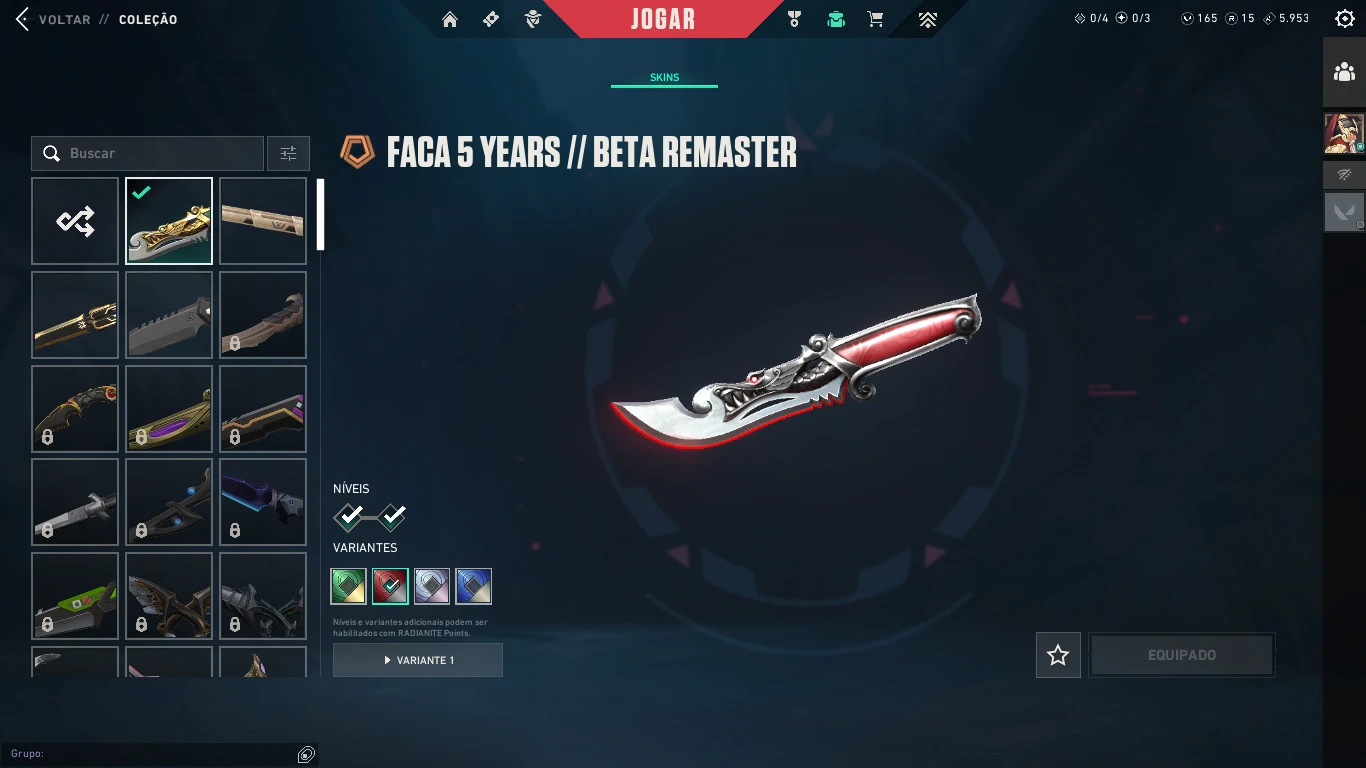
Task: Select the random skin shuffle tile
Action: click(x=75, y=221)
